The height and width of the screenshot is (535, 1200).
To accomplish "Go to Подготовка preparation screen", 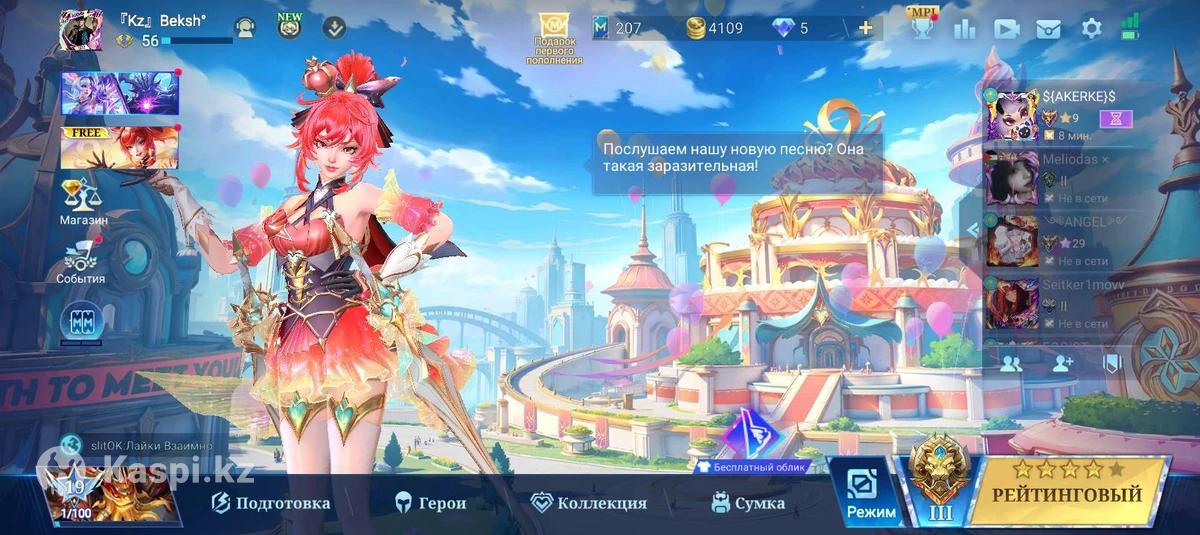I will [271, 503].
